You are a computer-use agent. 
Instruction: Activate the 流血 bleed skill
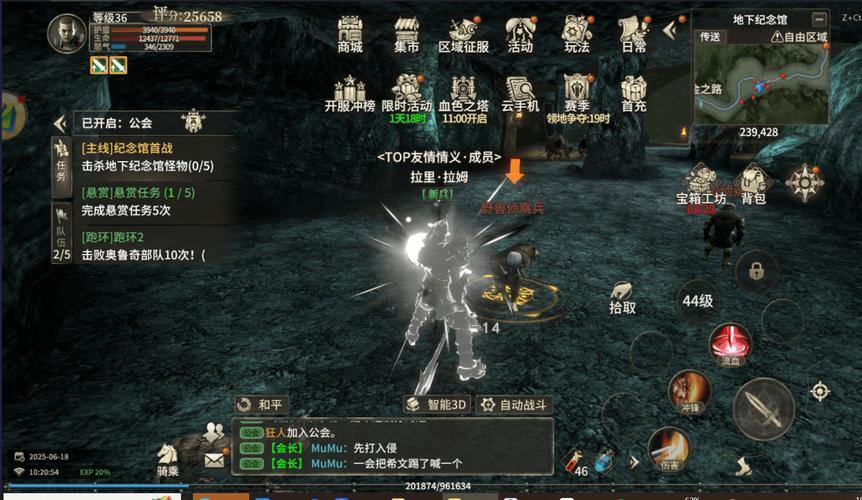[730, 343]
